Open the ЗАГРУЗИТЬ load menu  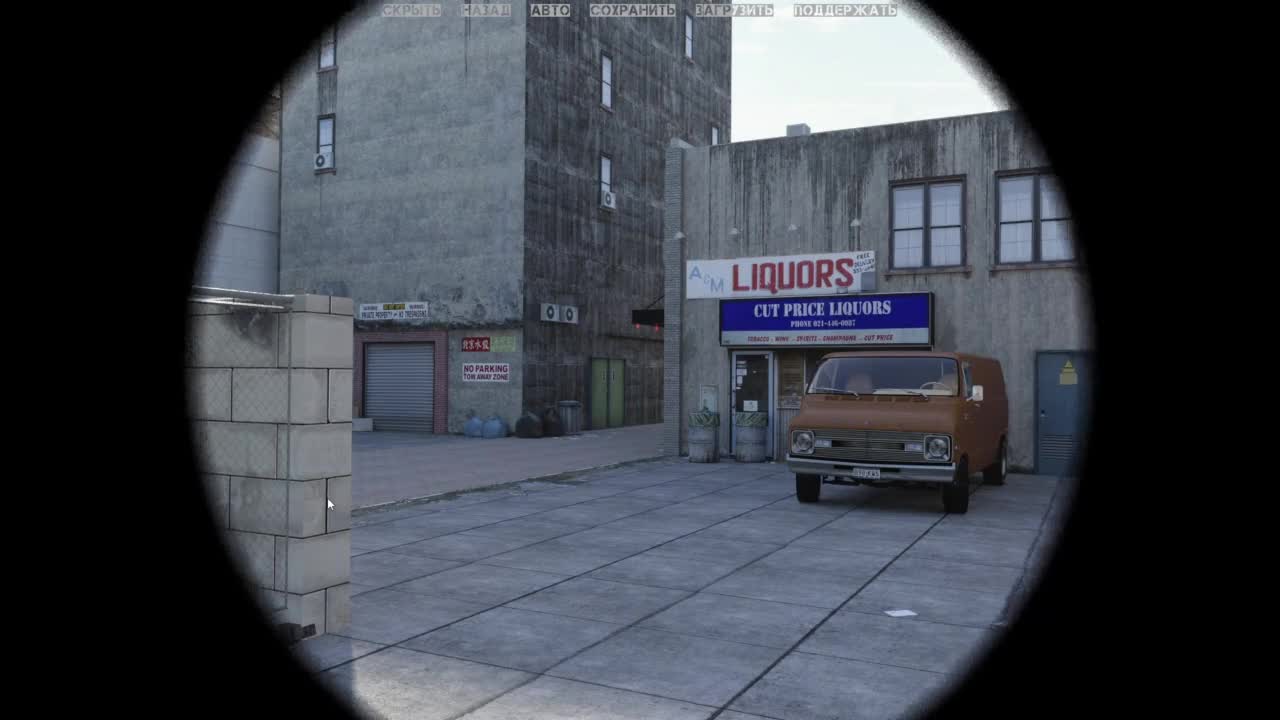pos(734,10)
